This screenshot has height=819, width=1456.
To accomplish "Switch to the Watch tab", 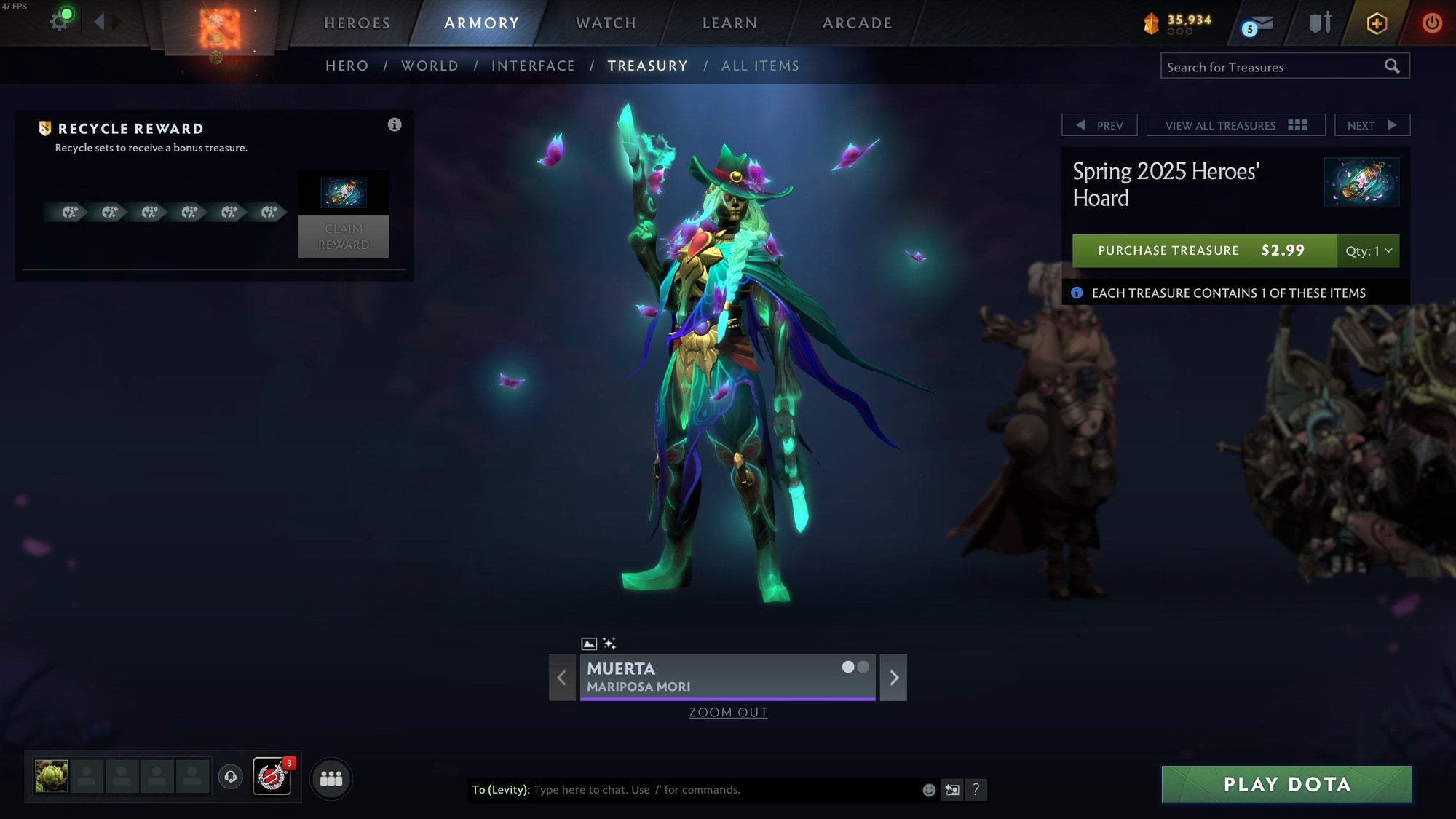I will [606, 23].
